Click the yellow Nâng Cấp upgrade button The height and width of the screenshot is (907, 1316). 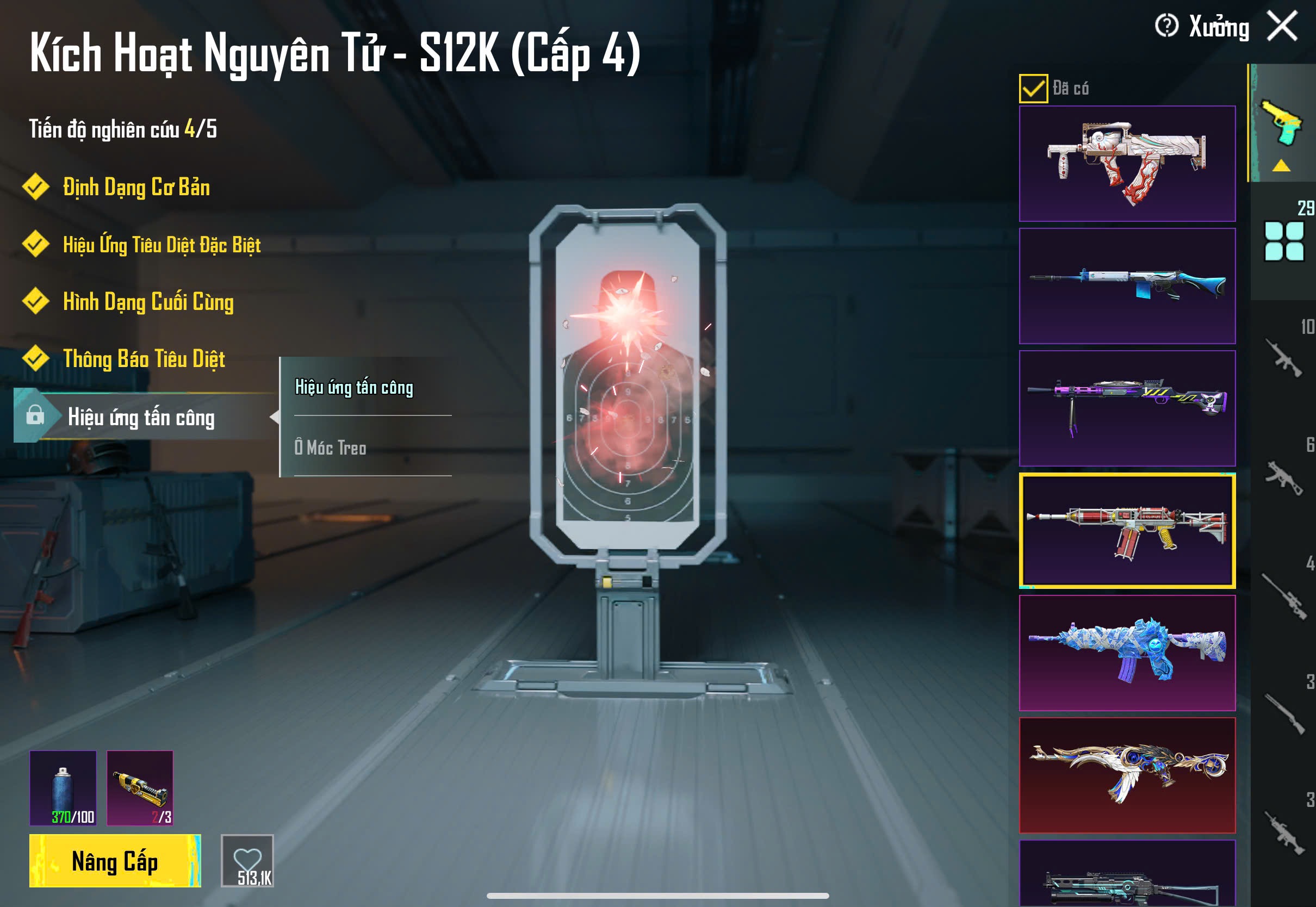tap(115, 860)
